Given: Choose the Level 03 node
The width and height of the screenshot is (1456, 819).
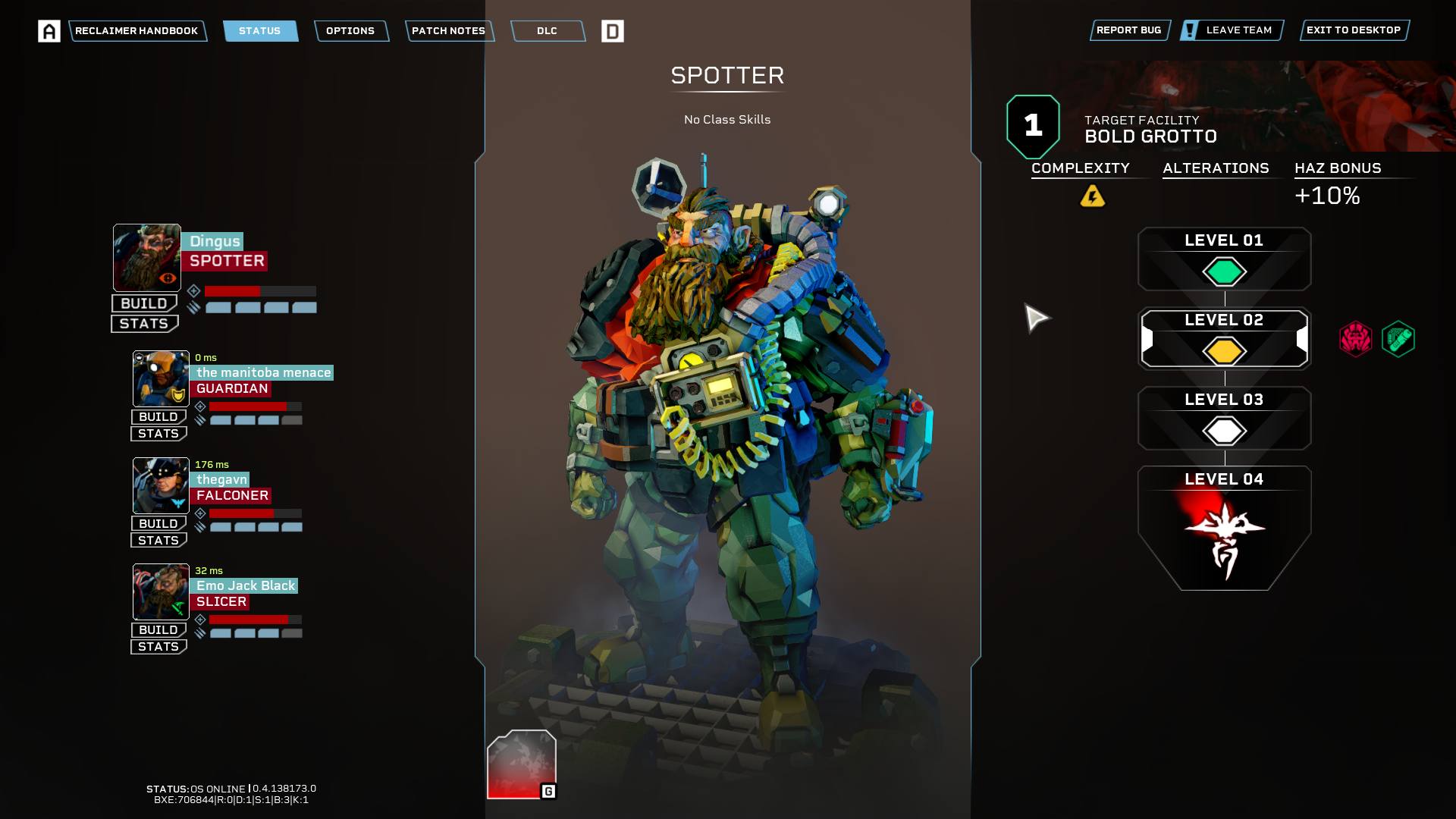Looking at the screenshot, I should (1224, 419).
